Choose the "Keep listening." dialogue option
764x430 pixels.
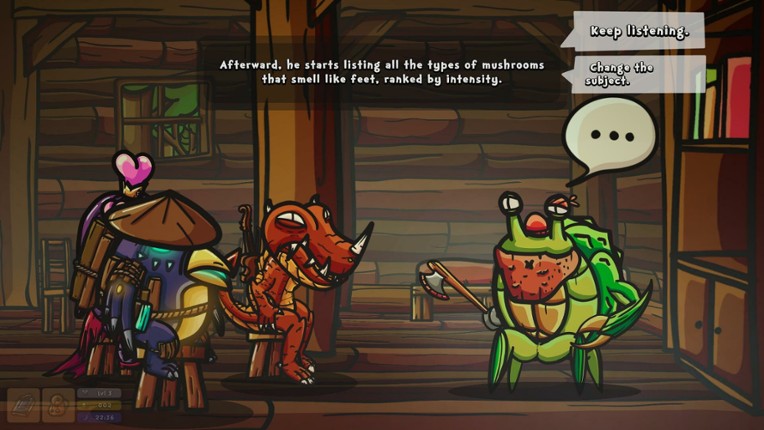pos(638,31)
